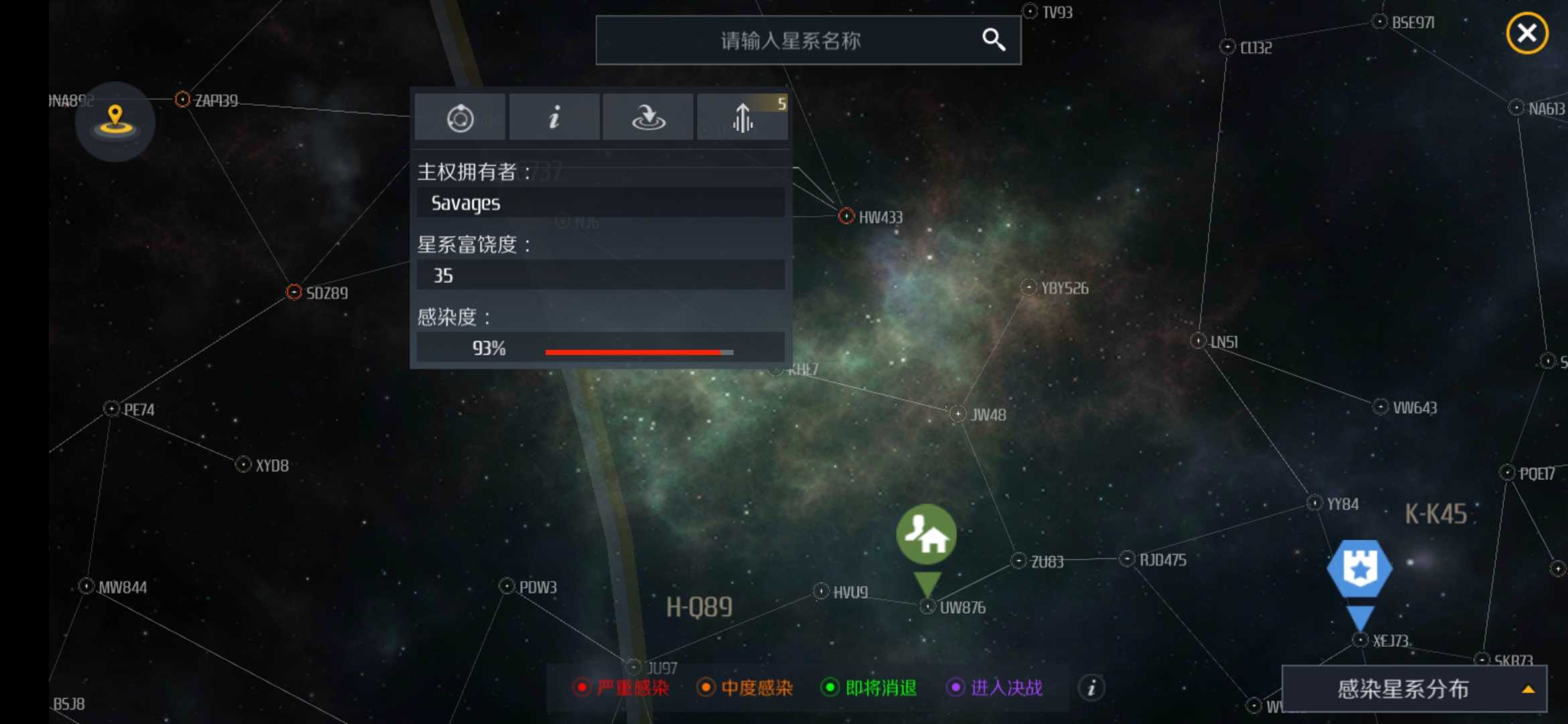Open the info icon beside the infection legend
The image size is (1568, 724).
click(1091, 688)
